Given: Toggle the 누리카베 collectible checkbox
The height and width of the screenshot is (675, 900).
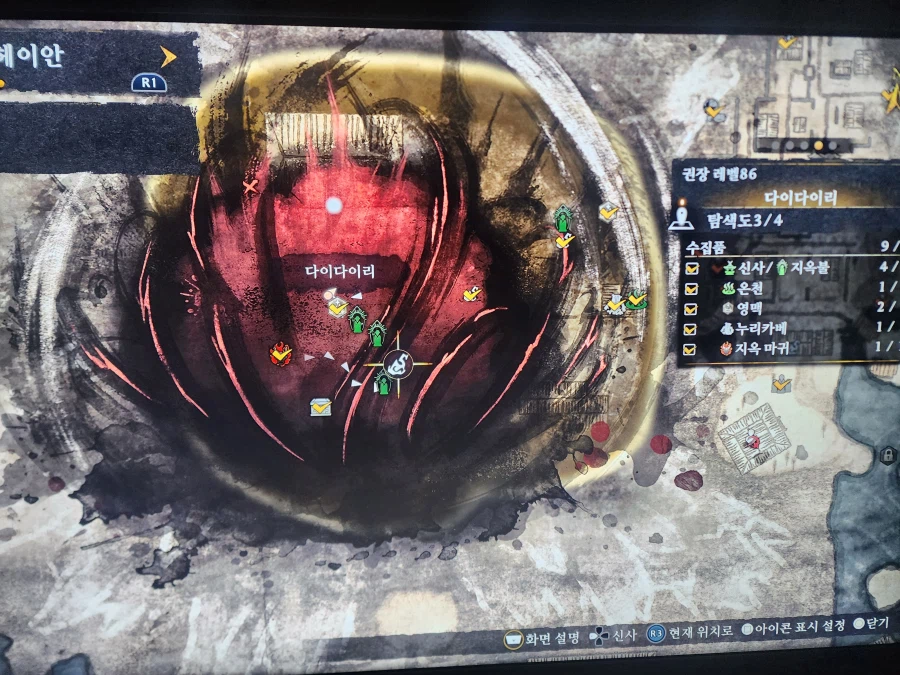Looking at the screenshot, I should 692,329.
